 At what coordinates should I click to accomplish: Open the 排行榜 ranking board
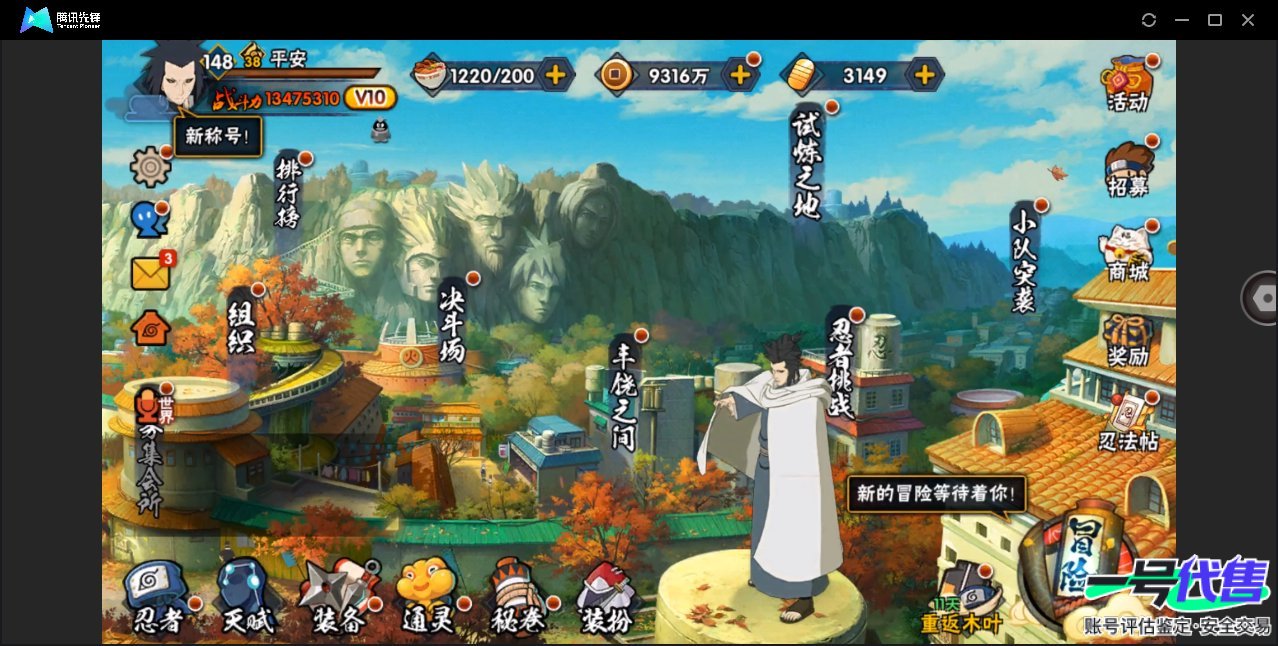288,195
